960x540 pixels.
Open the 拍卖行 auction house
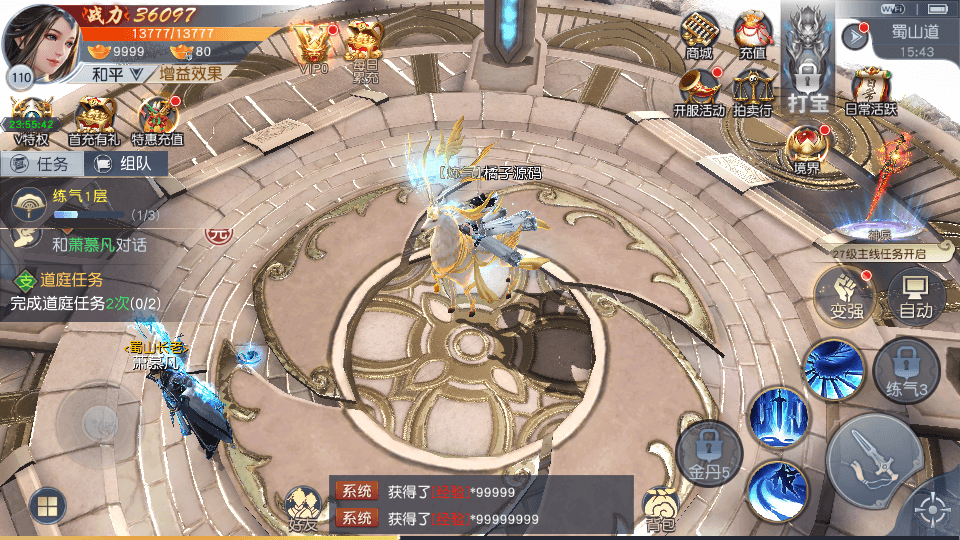point(752,92)
